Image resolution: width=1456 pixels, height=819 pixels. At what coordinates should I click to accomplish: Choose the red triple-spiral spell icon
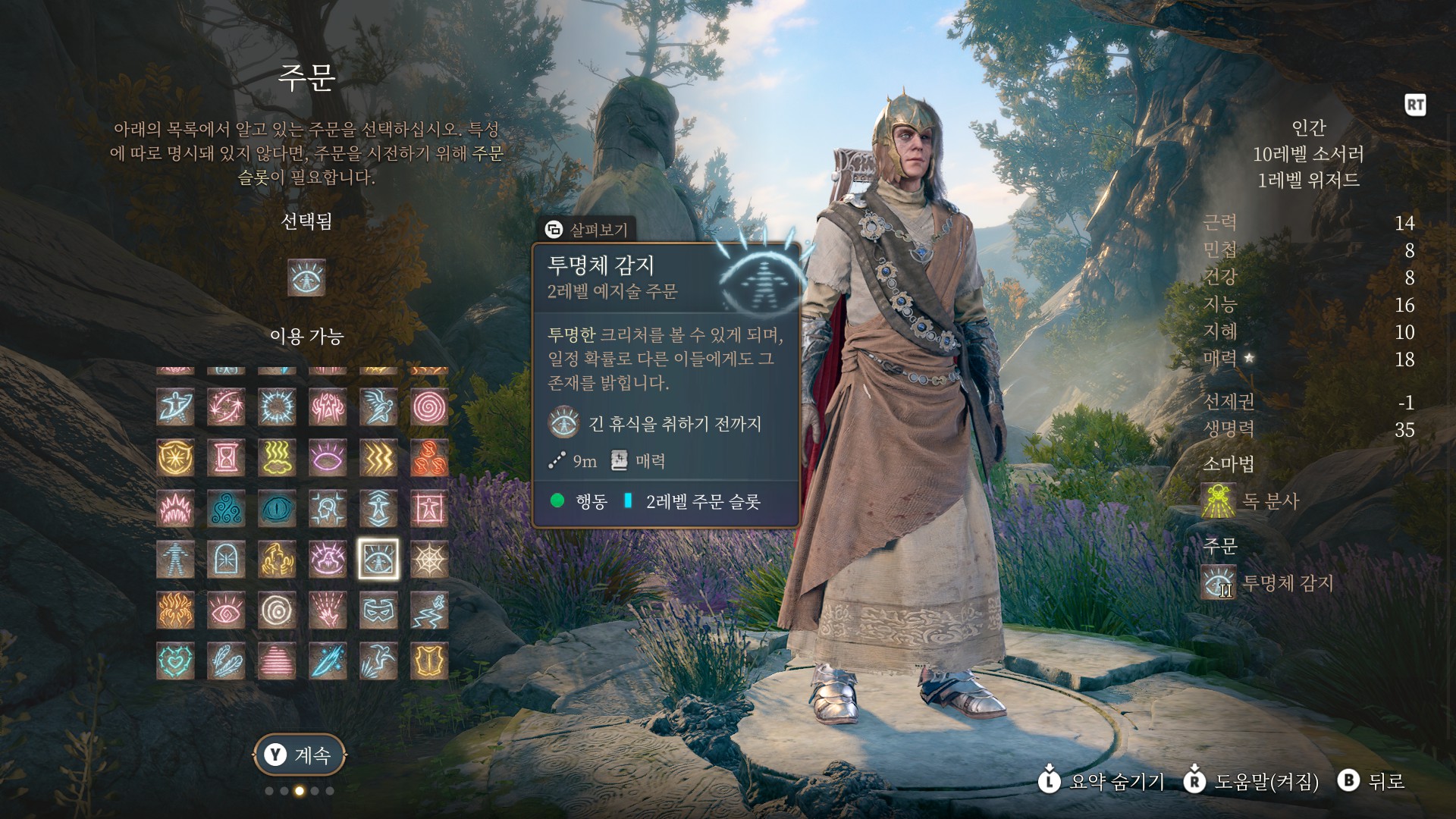point(429,458)
